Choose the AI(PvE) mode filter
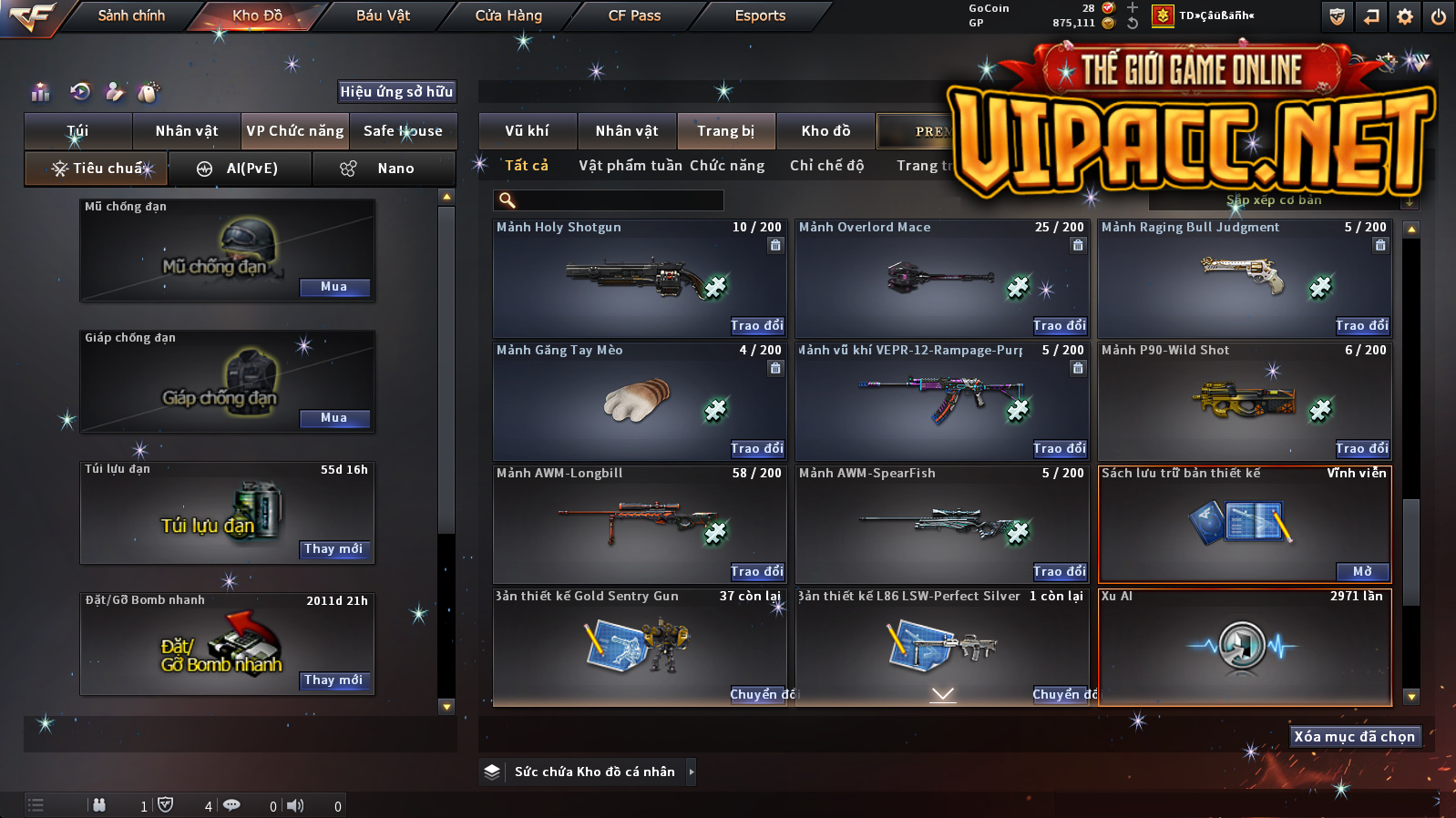The height and width of the screenshot is (818, 1456). pos(241,169)
